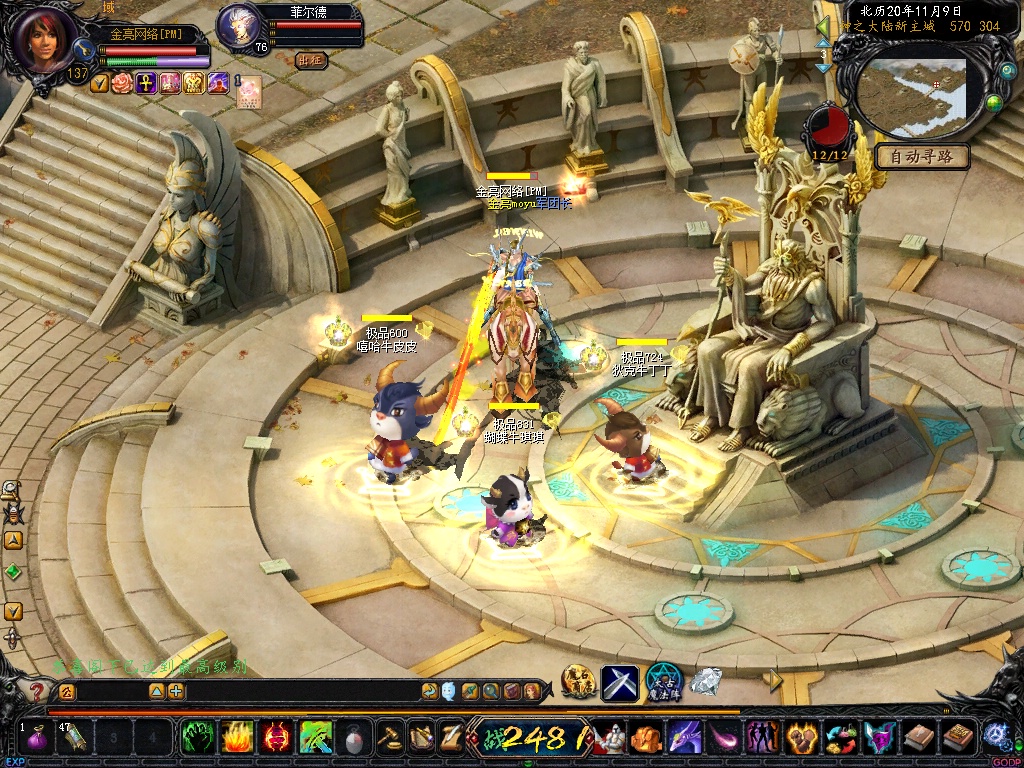
Task: Click the 自动寻路 auto-pathfinding button
Action: 923,156
